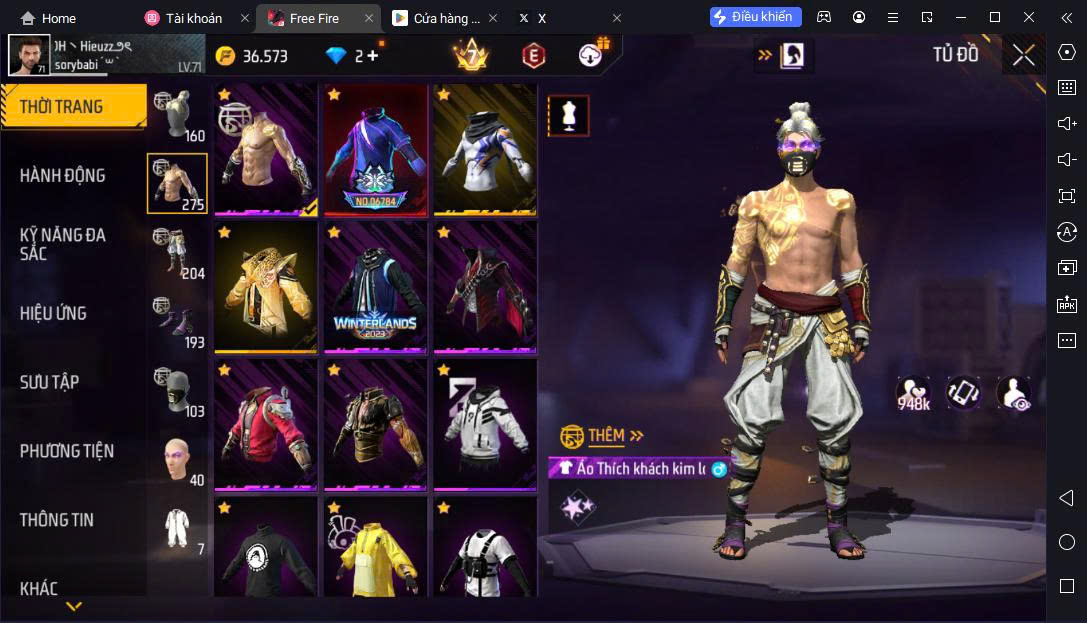The image size is (1087, 623).
Task: Open the SƯU TẬP section
Action: (x=50, y=382)
